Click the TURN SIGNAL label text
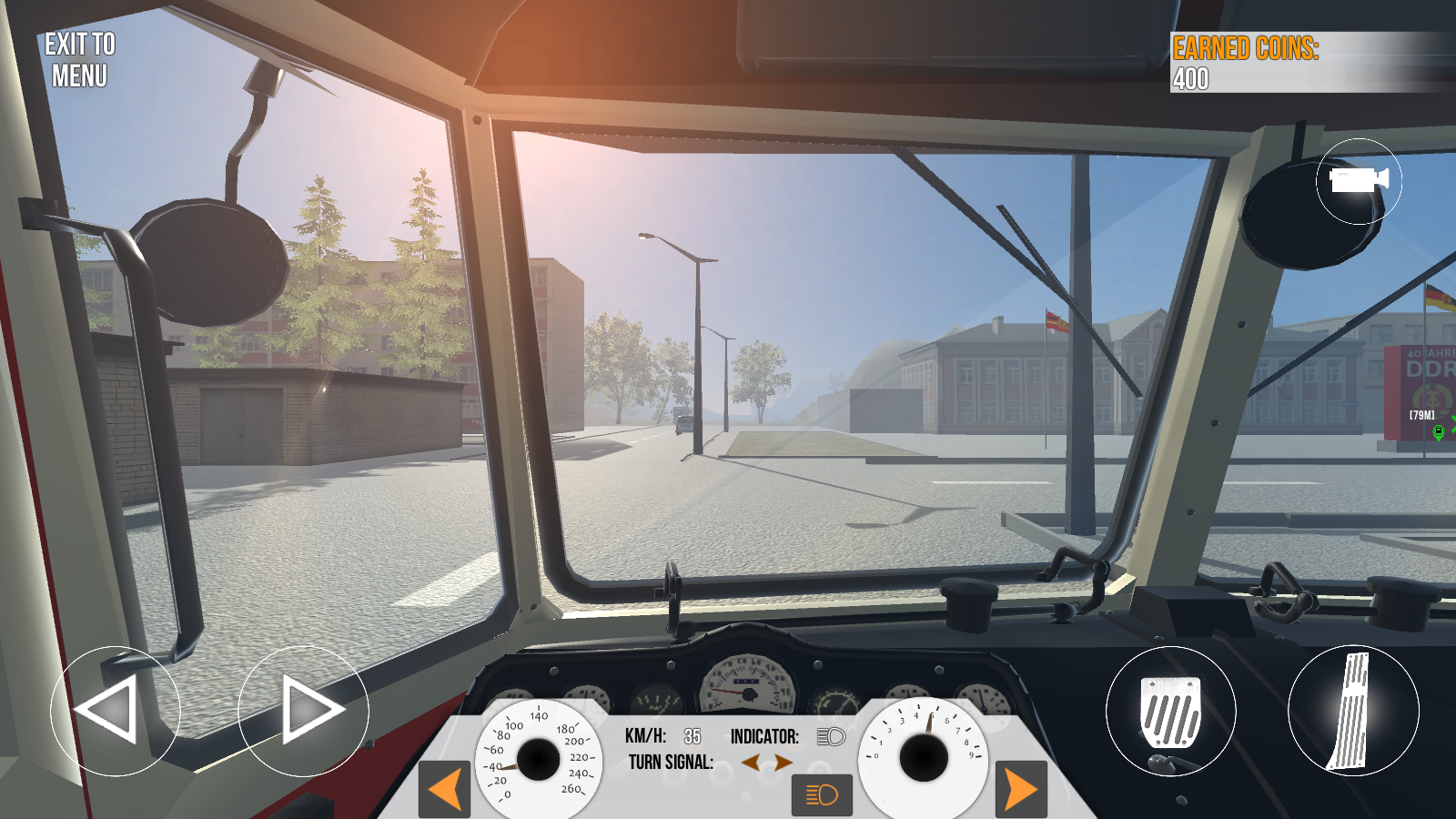Viewport: 1456px width, 819px height. [672, 763]
